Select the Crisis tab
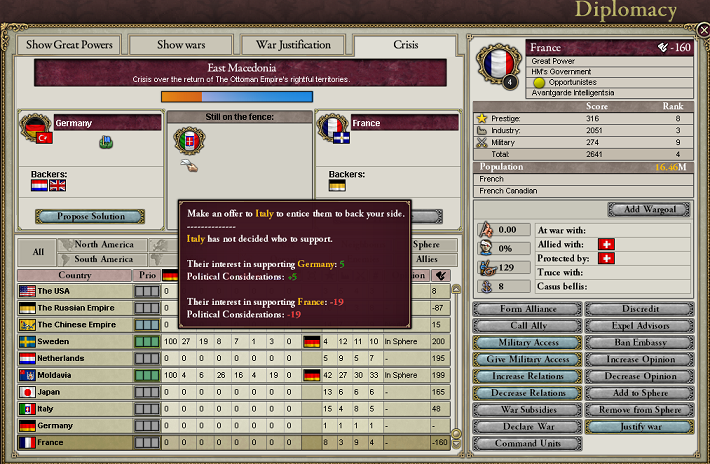The height and width of the screenshot is (464, 710). click(x=405, y=45)
